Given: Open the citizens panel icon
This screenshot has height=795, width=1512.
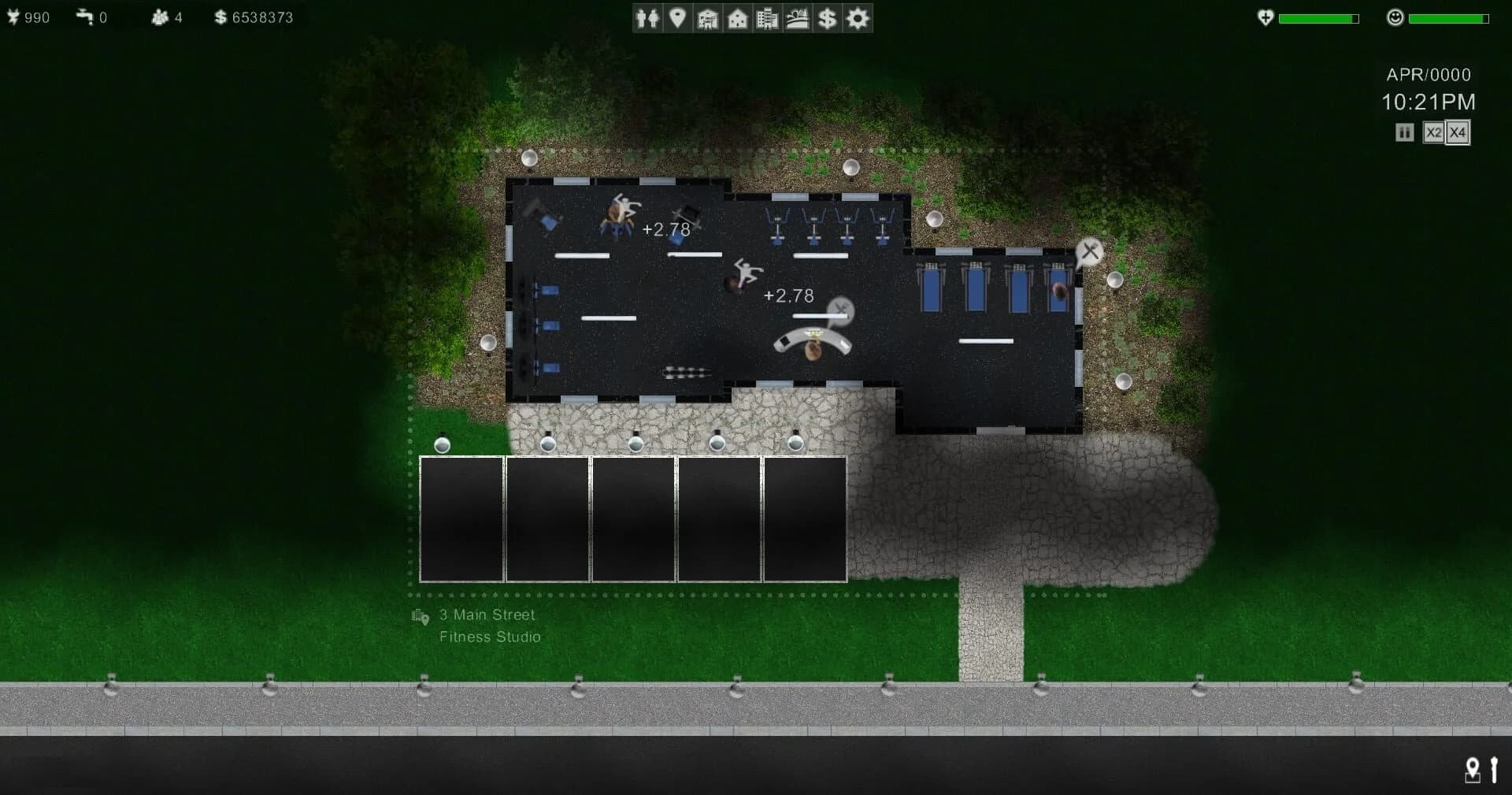Looking at the screenshot, I should point(648,17).
